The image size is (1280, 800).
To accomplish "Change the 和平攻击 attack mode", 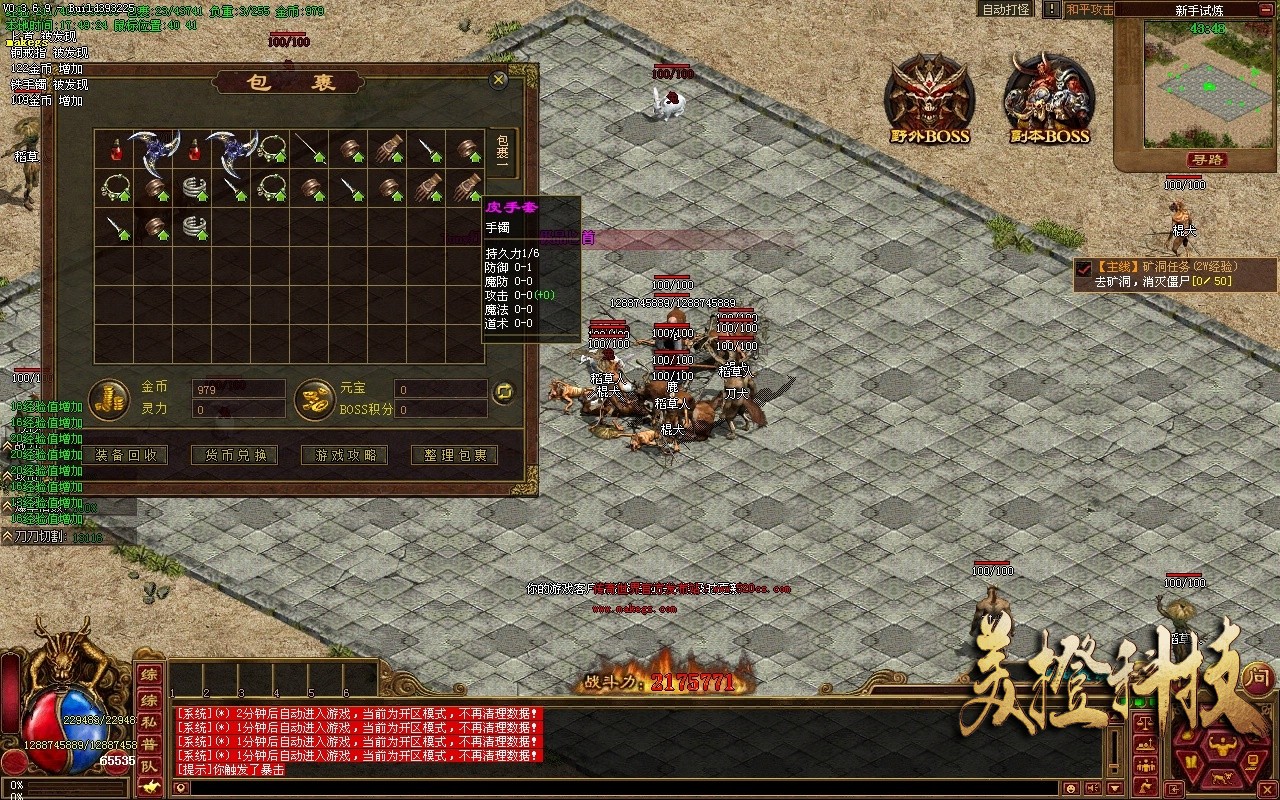I will click(1089, 9).
